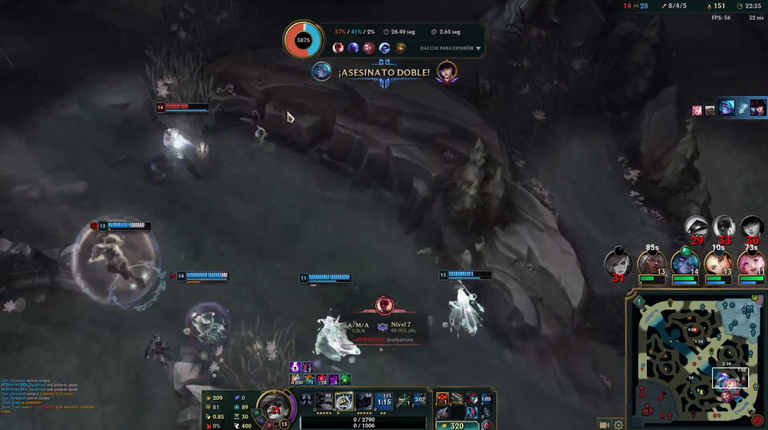Click the dead enemy portrait showing 29

tap(697, 228)
